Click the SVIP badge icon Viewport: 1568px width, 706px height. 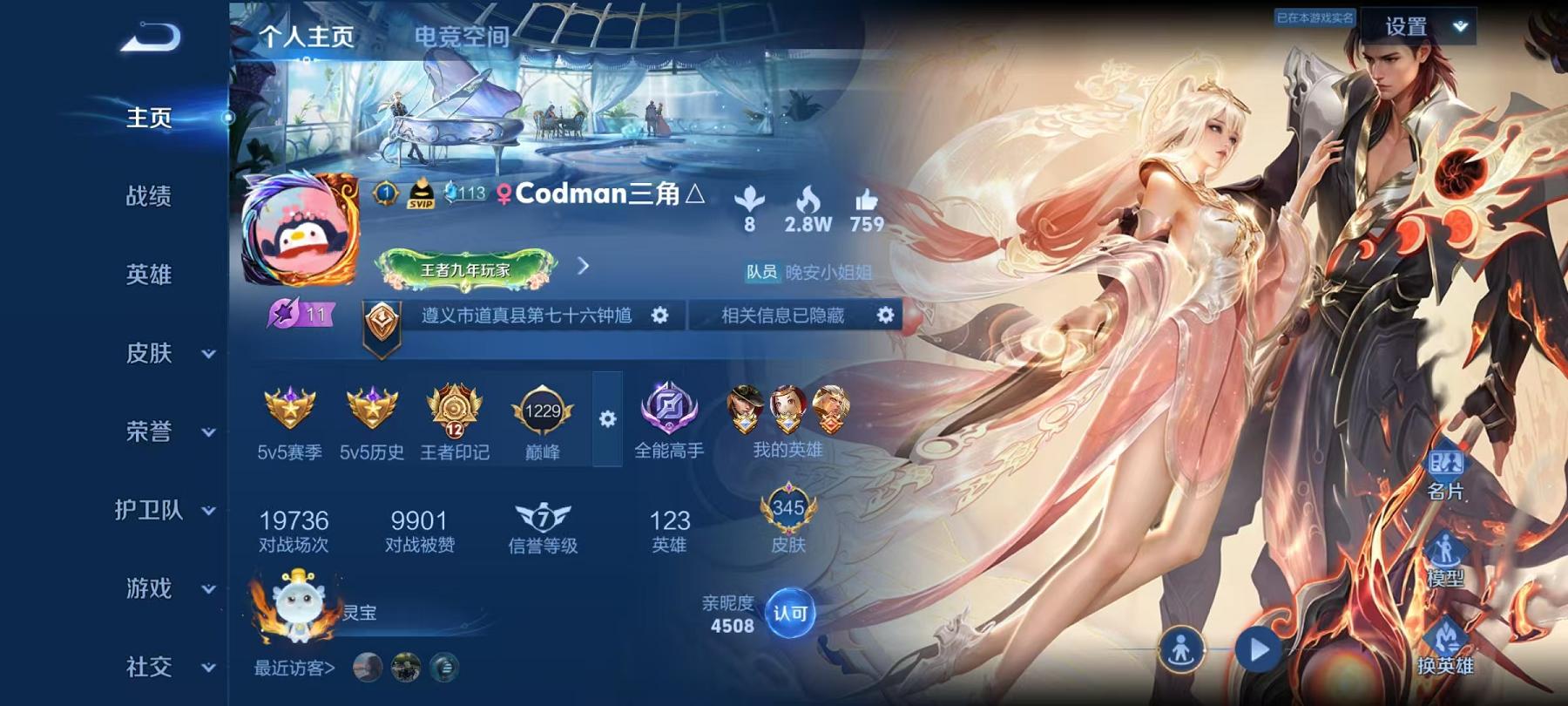pyautogui.click(x=420, y=193)
